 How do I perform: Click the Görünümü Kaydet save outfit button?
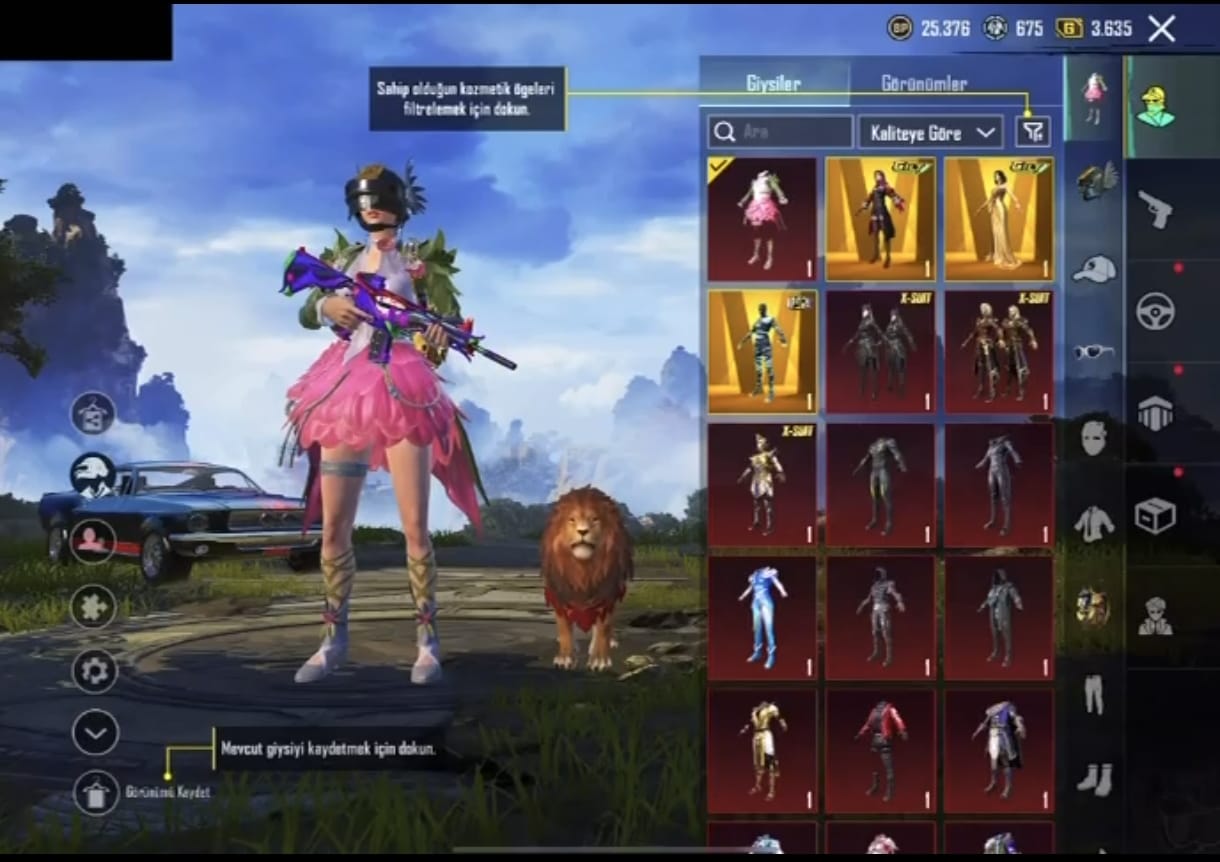coord(95,792)
